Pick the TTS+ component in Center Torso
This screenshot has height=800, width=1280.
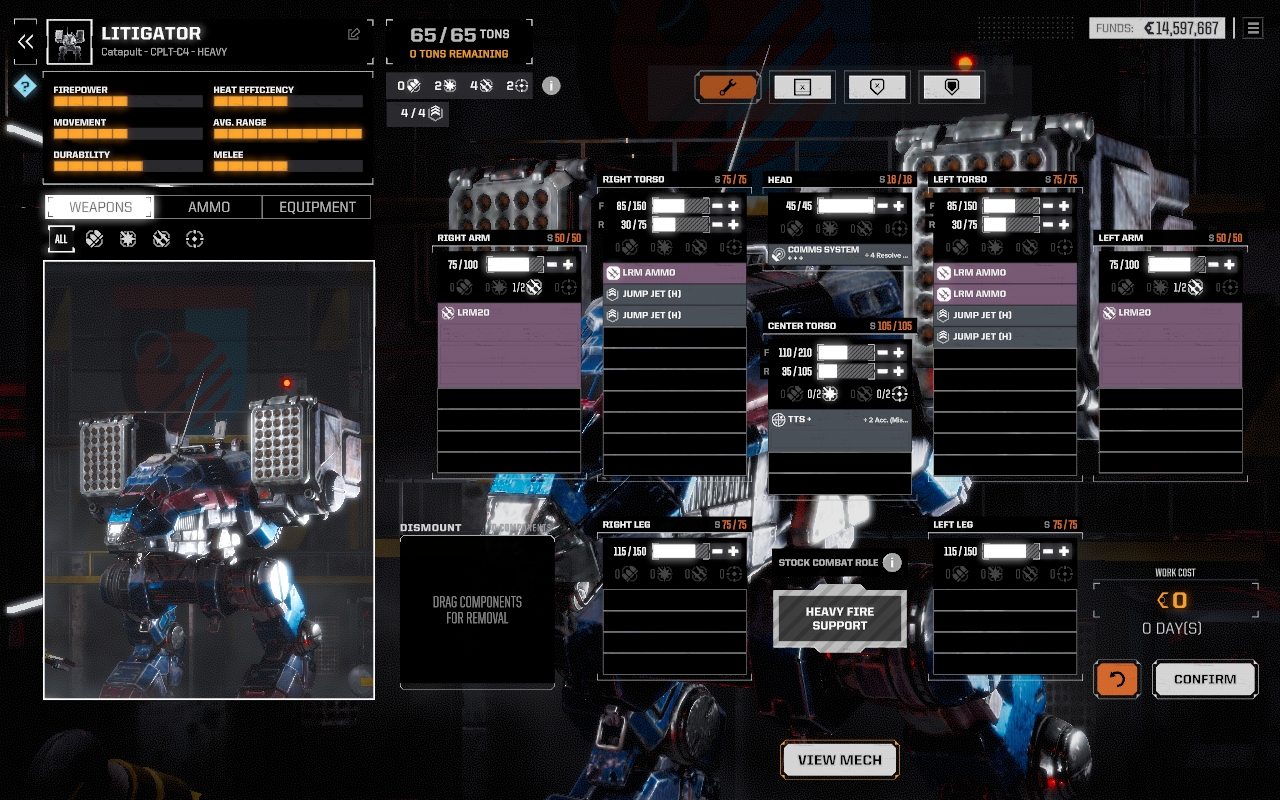coord(839,420)
